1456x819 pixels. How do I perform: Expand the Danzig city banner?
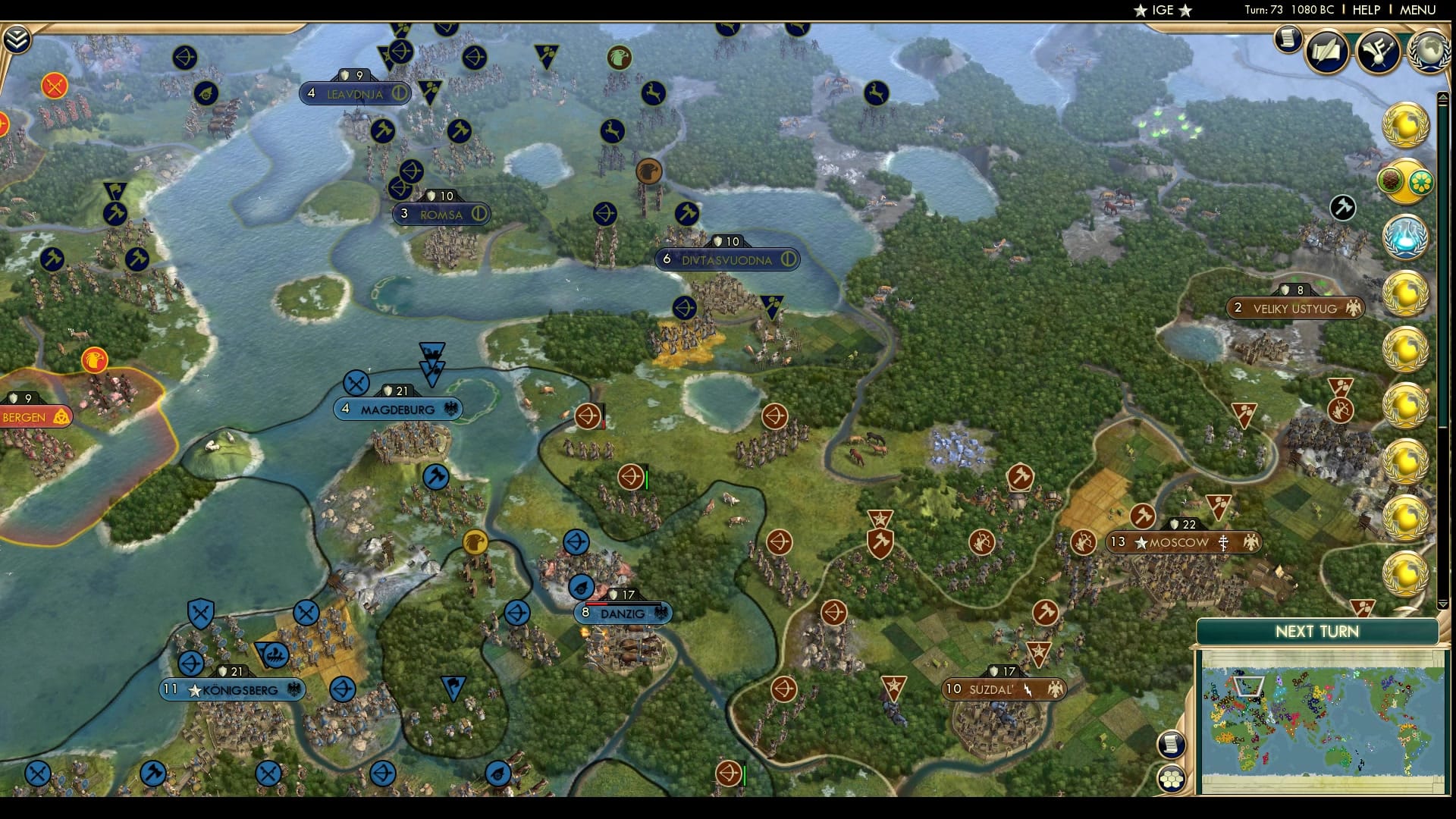[x=623, y=614]
